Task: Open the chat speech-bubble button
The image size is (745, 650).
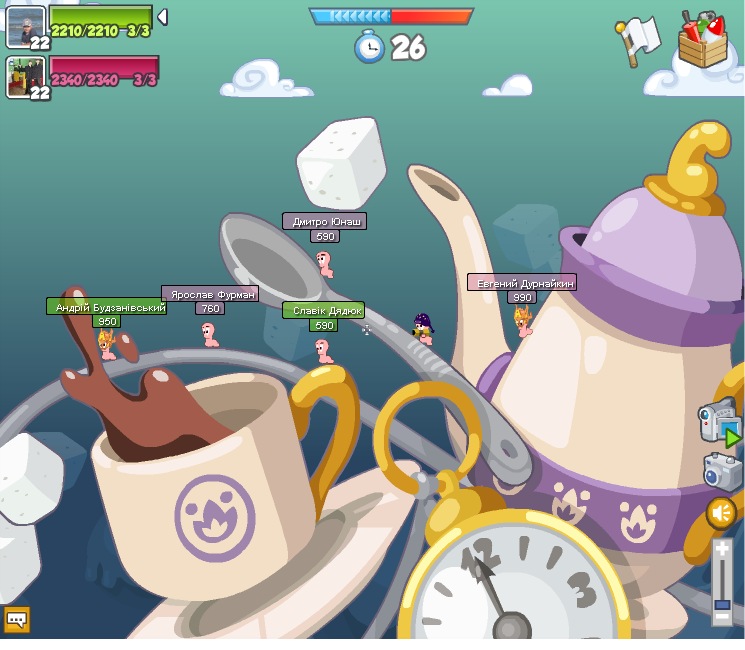Action: (x=16, y=620)
